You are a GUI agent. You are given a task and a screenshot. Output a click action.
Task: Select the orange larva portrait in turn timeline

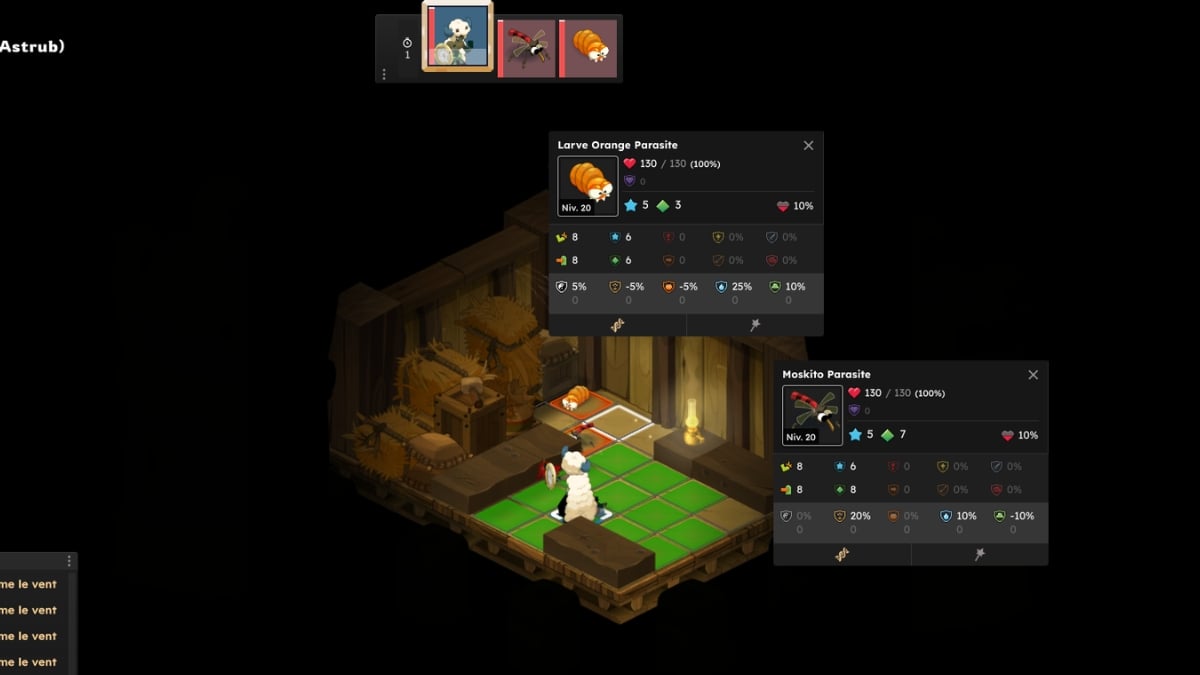pyautogui.click(x=590, y=47)
